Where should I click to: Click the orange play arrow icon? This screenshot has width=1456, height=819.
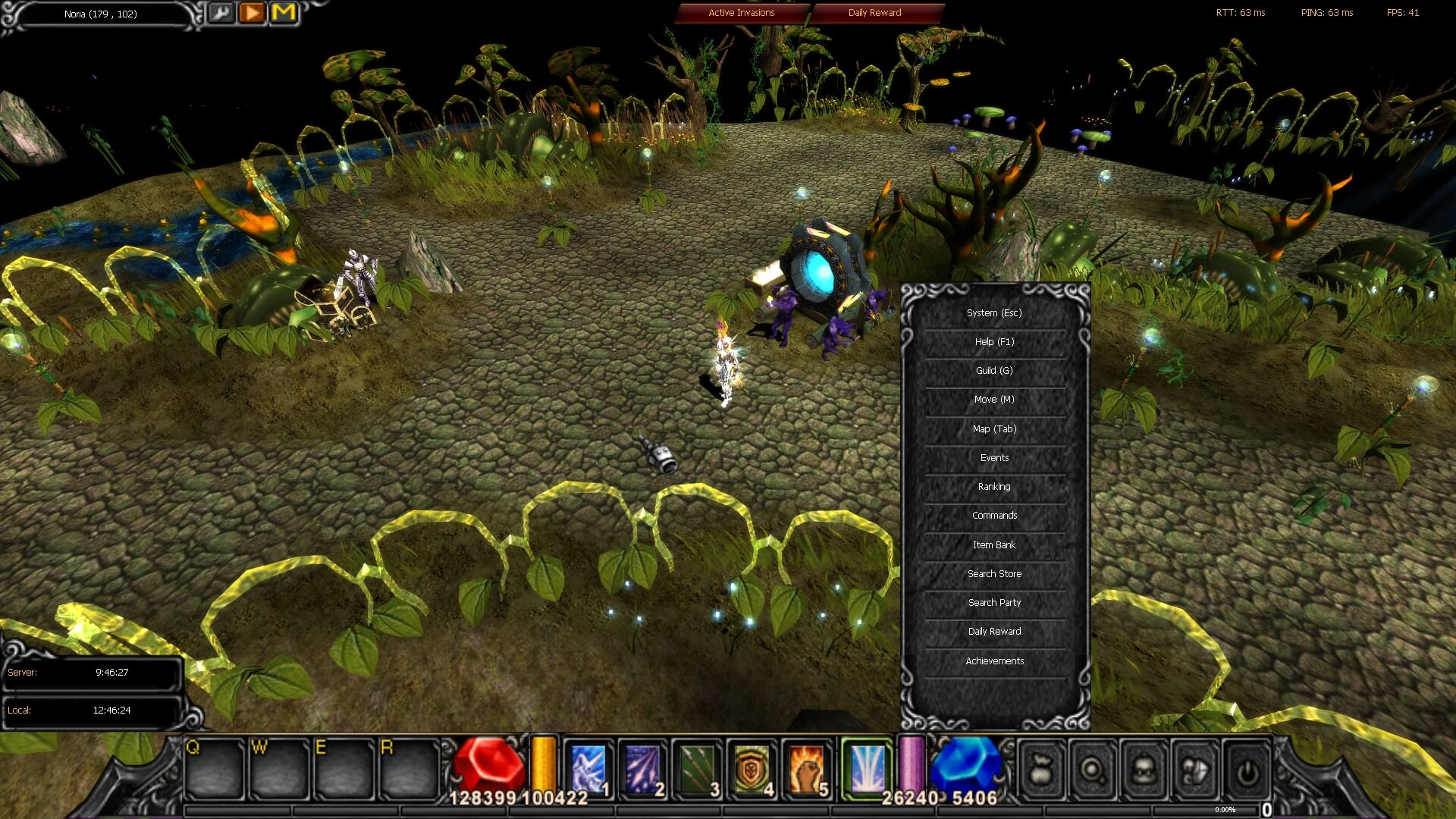[x=251, y=12]
